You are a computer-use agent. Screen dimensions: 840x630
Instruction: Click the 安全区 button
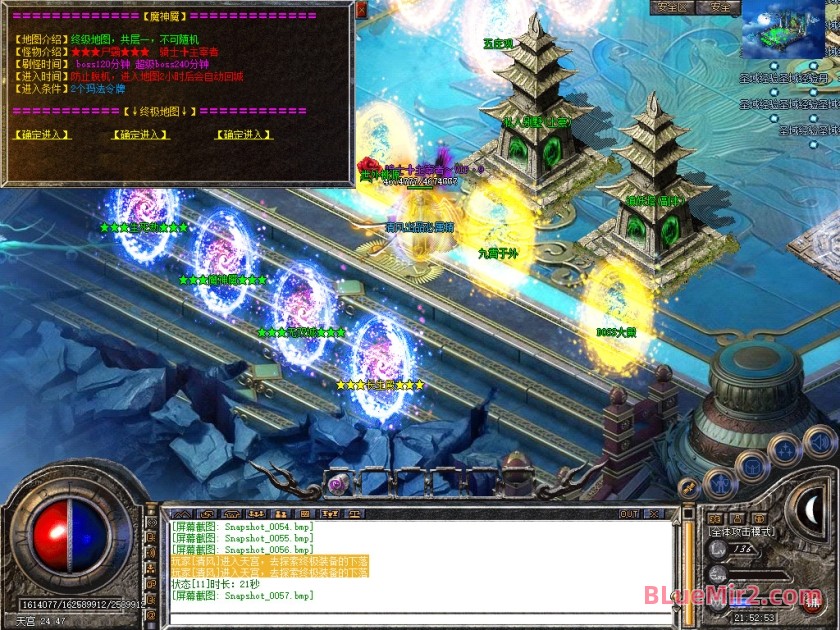671,7
